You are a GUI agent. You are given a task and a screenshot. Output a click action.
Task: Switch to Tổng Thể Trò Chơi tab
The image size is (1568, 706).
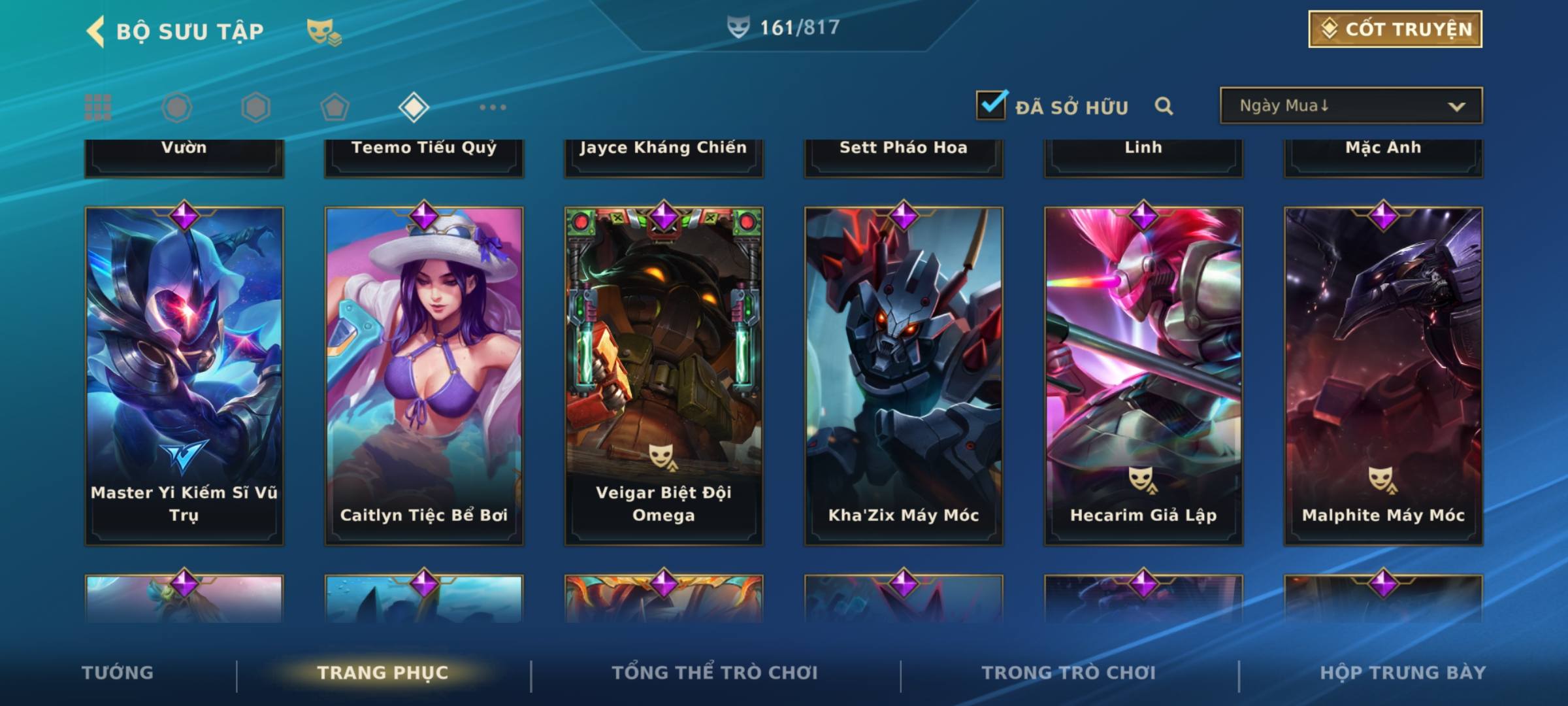[x=715, y=673]
